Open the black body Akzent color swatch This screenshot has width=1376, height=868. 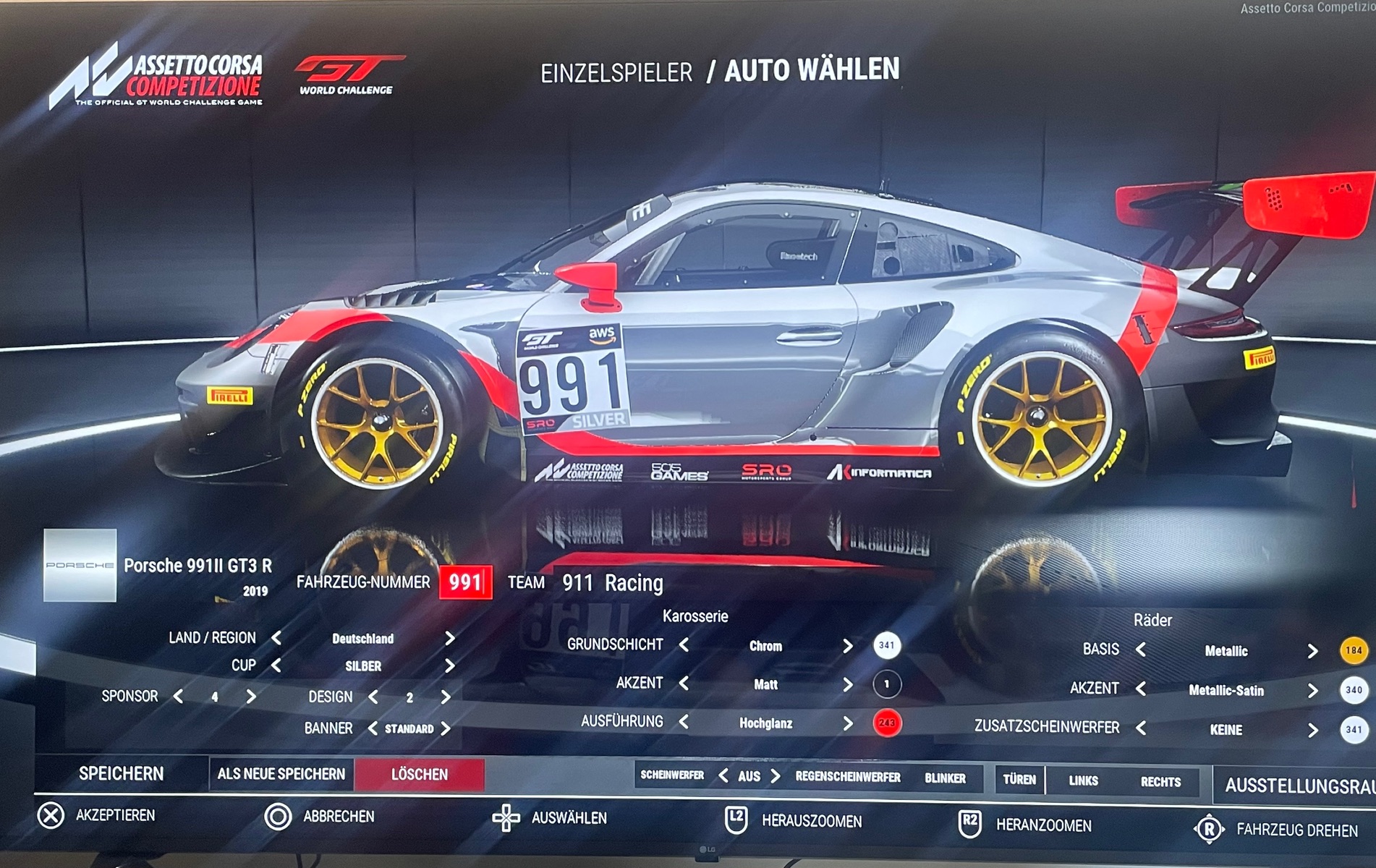(886, 684)
